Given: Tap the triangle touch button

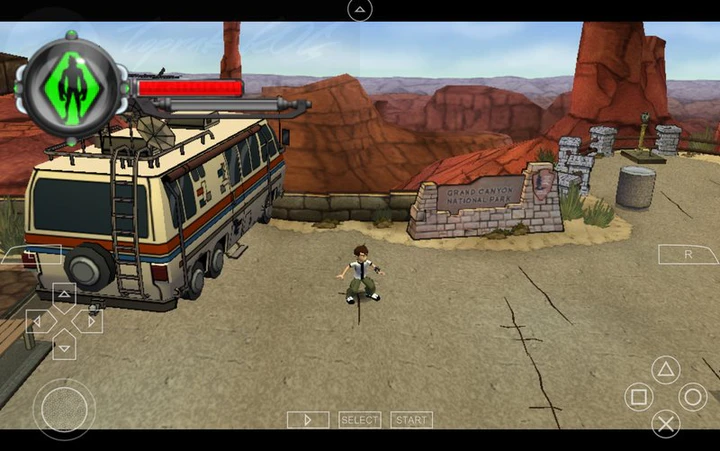Looking at the screenshot, I should coord(666,369).
